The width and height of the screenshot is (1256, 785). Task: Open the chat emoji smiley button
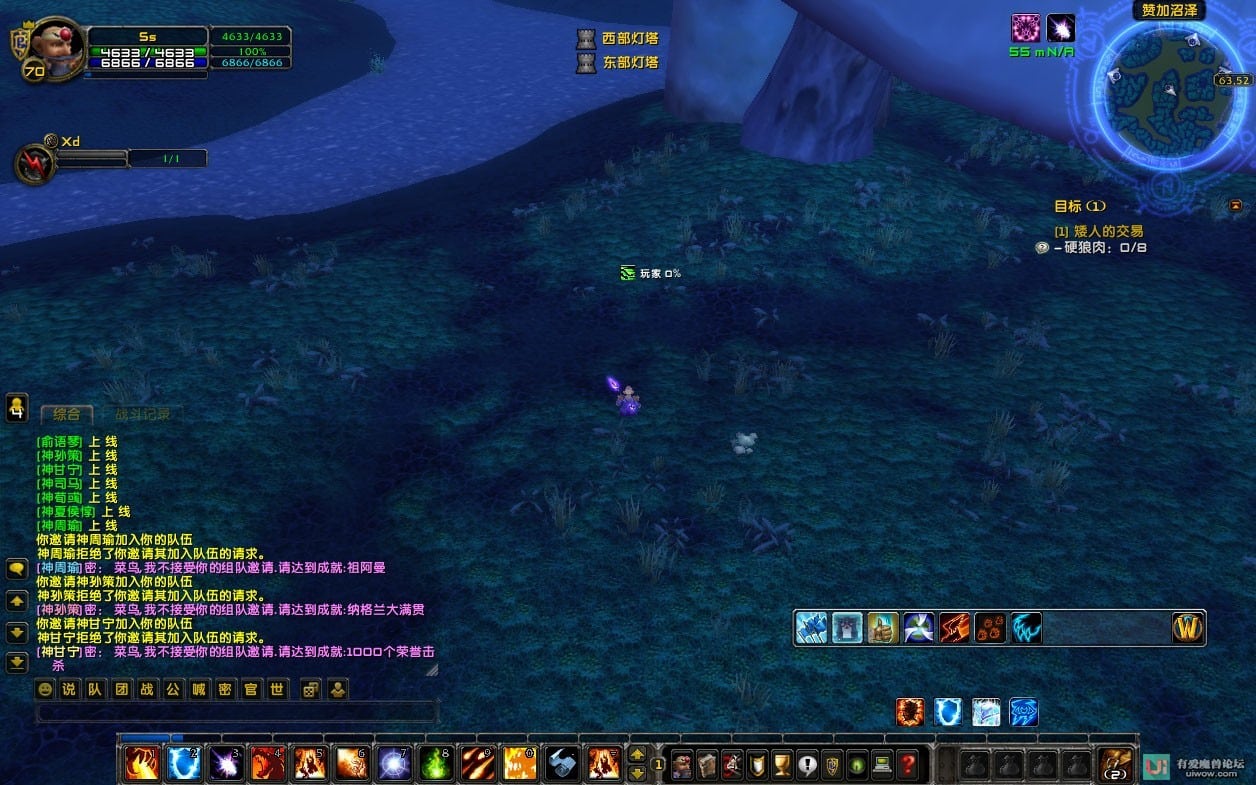(45, 689)
